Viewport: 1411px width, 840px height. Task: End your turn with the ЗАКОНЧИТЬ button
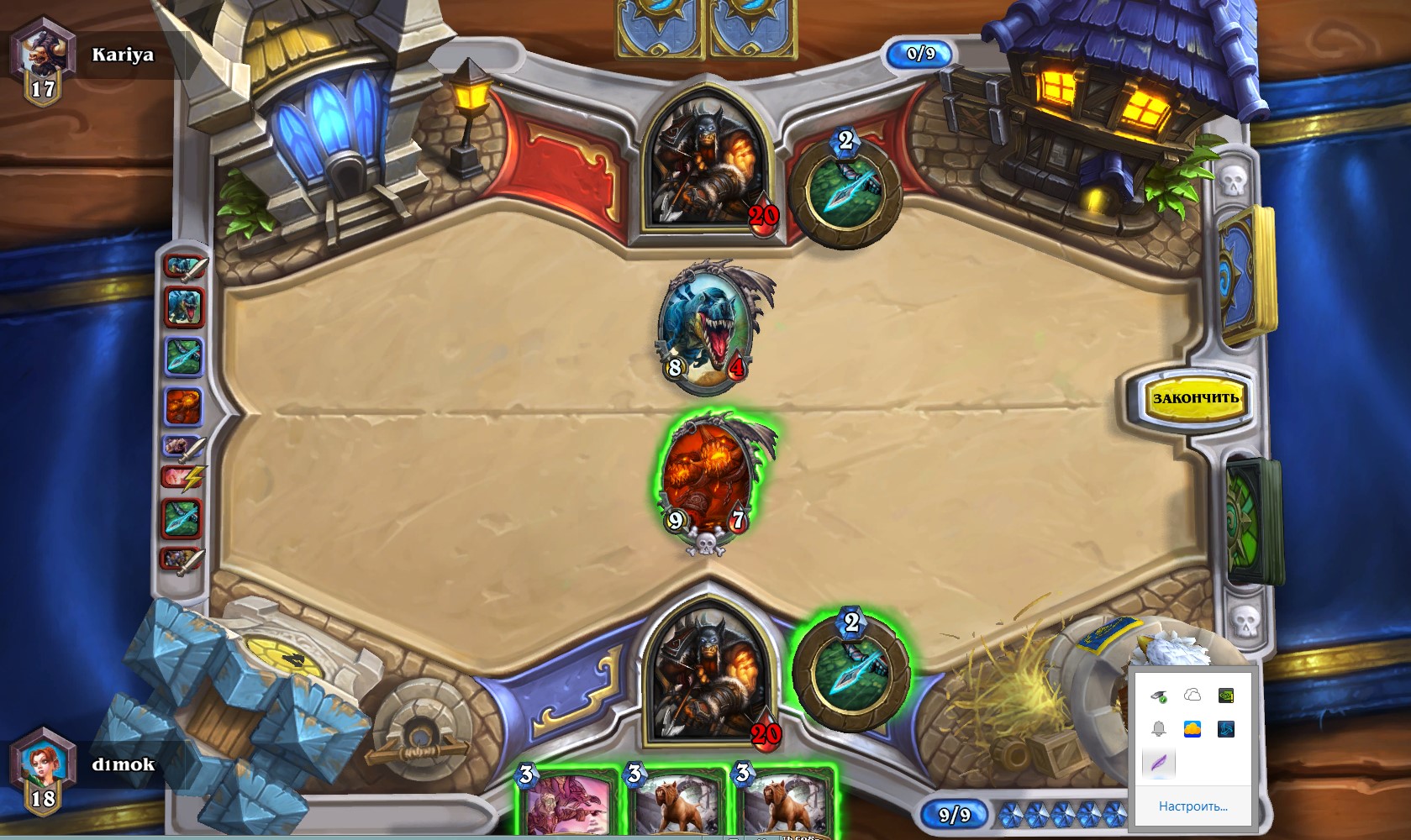pyautogui.click(x=1195, y=397)
